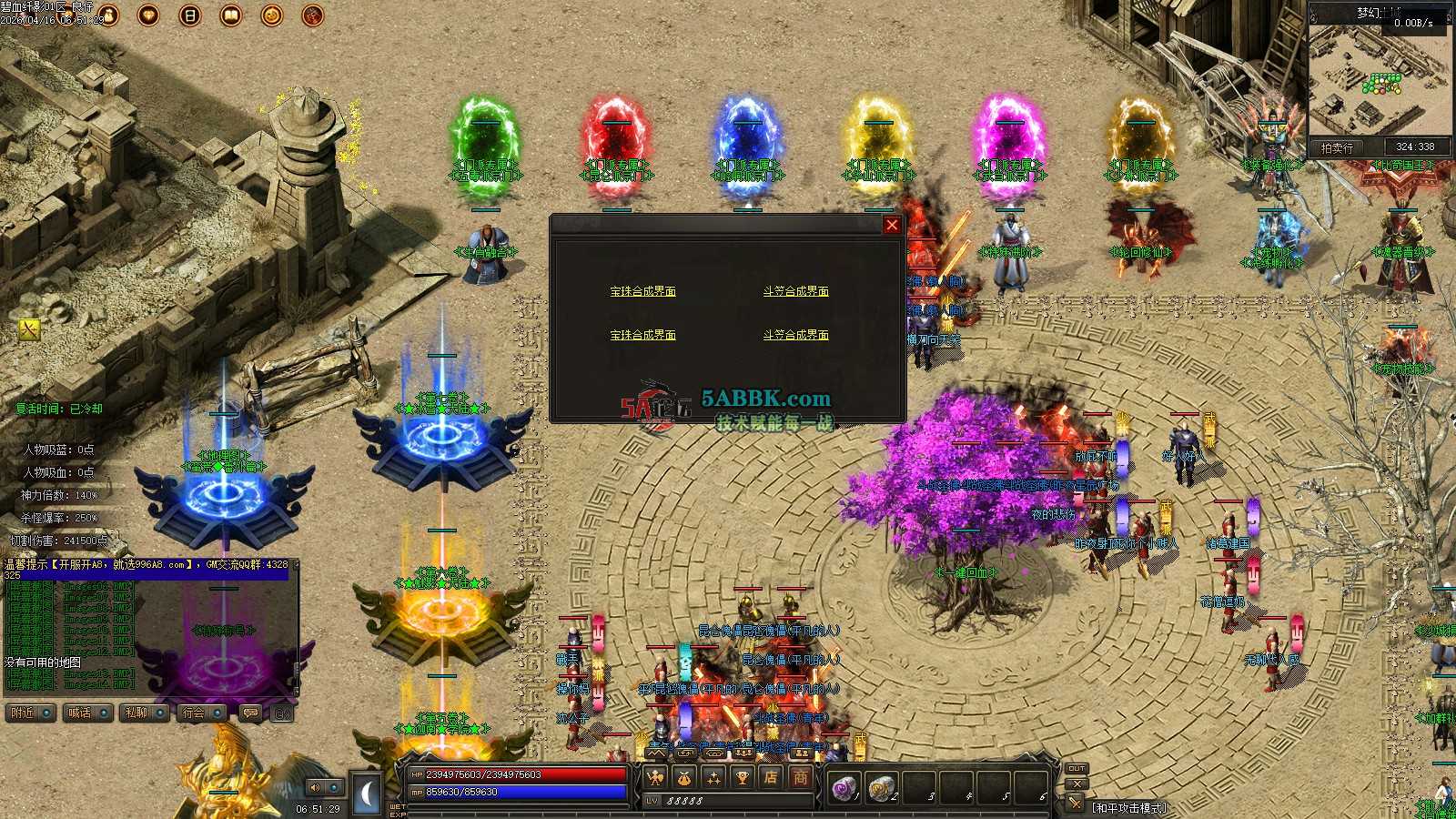This screenshot has height=819, width=1456.
Task: Open the money bag icon in top bar
Action: (109, 15)
